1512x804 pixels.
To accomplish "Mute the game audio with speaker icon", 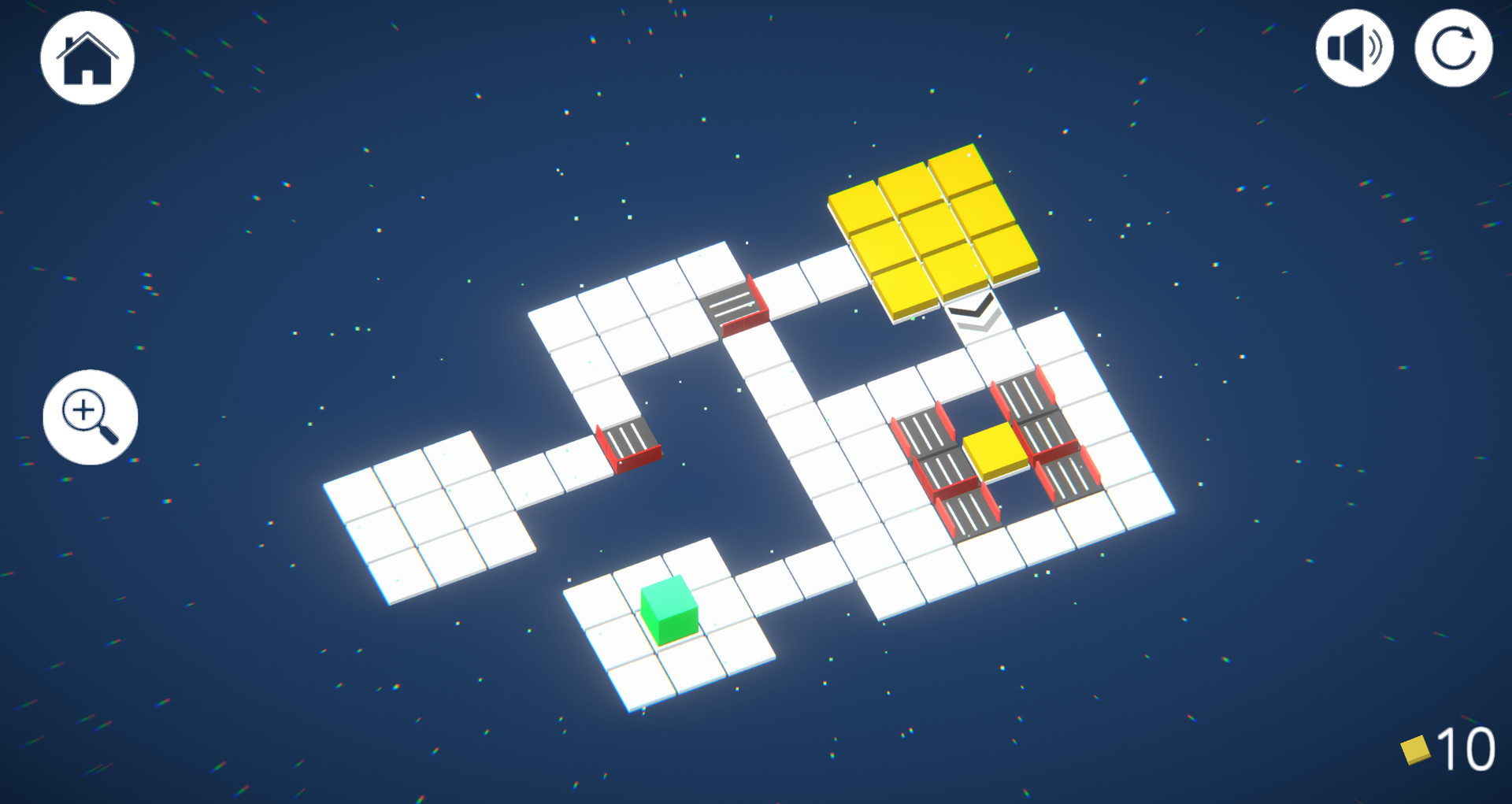I will pos(1356,49).
